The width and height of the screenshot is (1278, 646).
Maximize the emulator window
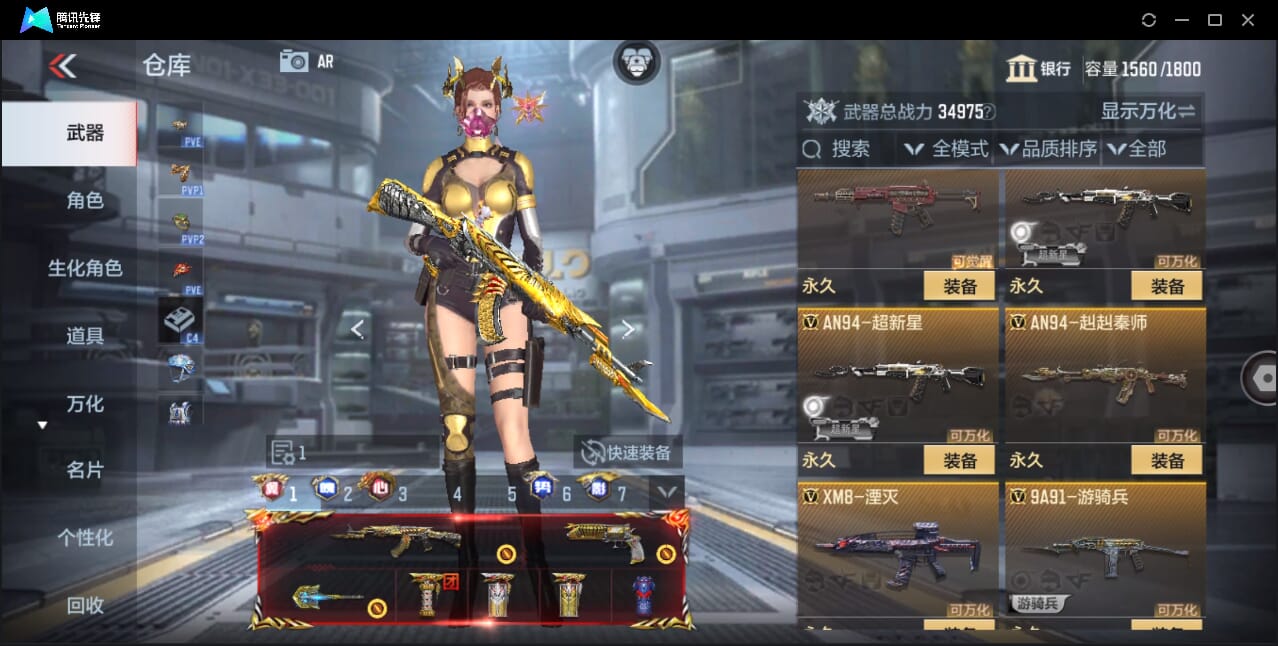(x=1215, y=20)
